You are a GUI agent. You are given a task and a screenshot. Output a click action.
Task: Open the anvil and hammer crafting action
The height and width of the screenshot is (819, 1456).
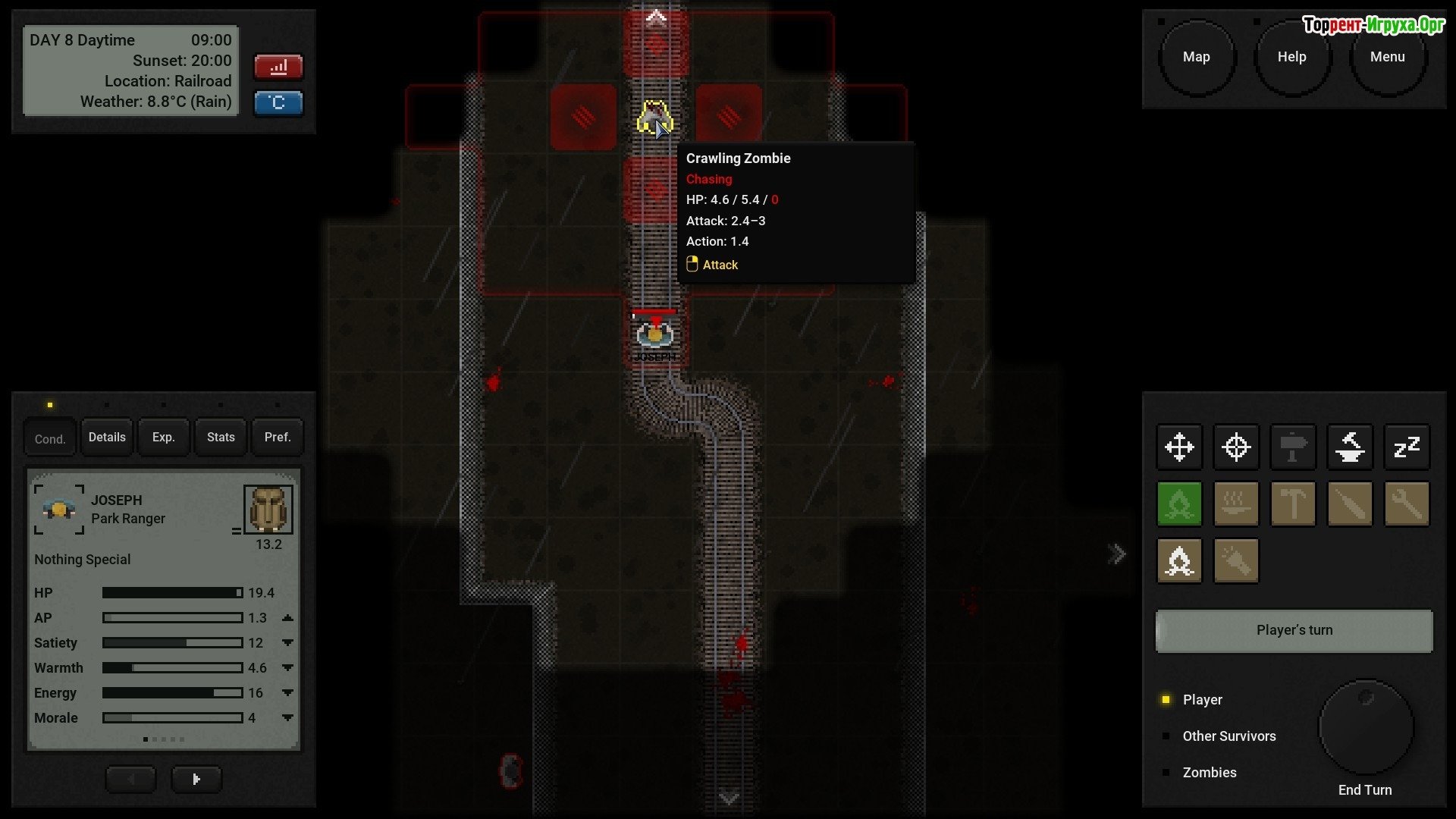[1350, 447]
